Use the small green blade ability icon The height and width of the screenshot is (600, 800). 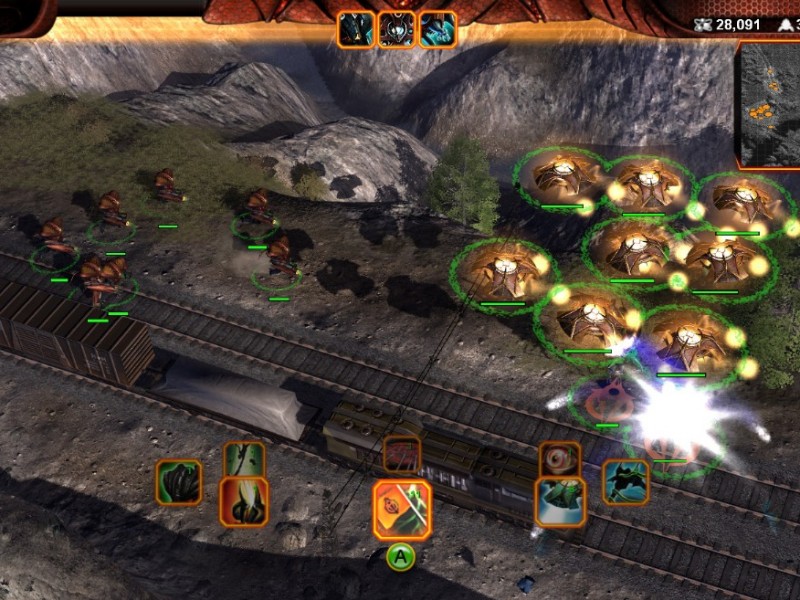click(244, 459)
